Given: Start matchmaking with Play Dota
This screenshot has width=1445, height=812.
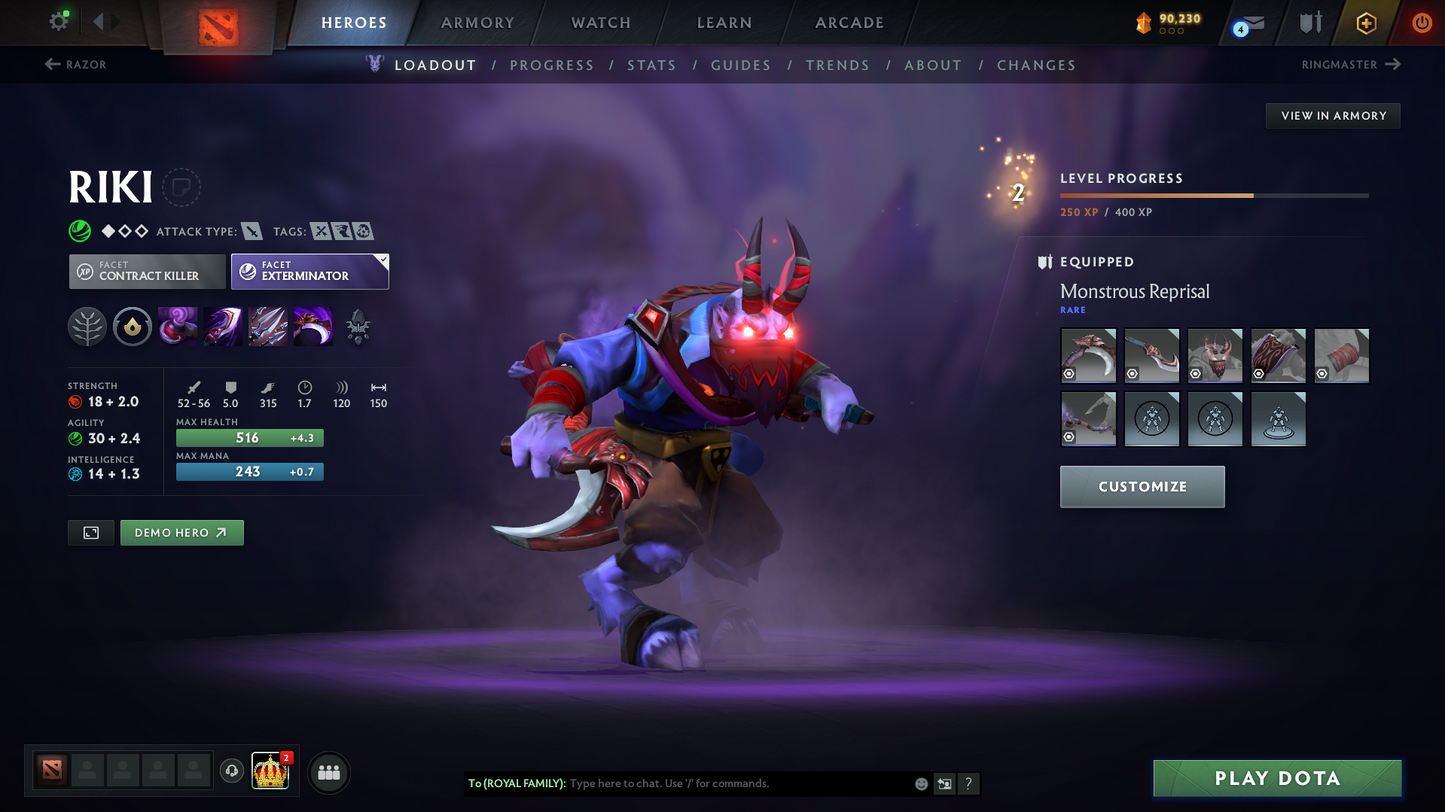Looking at the screenshot, I should point(1276,778).
